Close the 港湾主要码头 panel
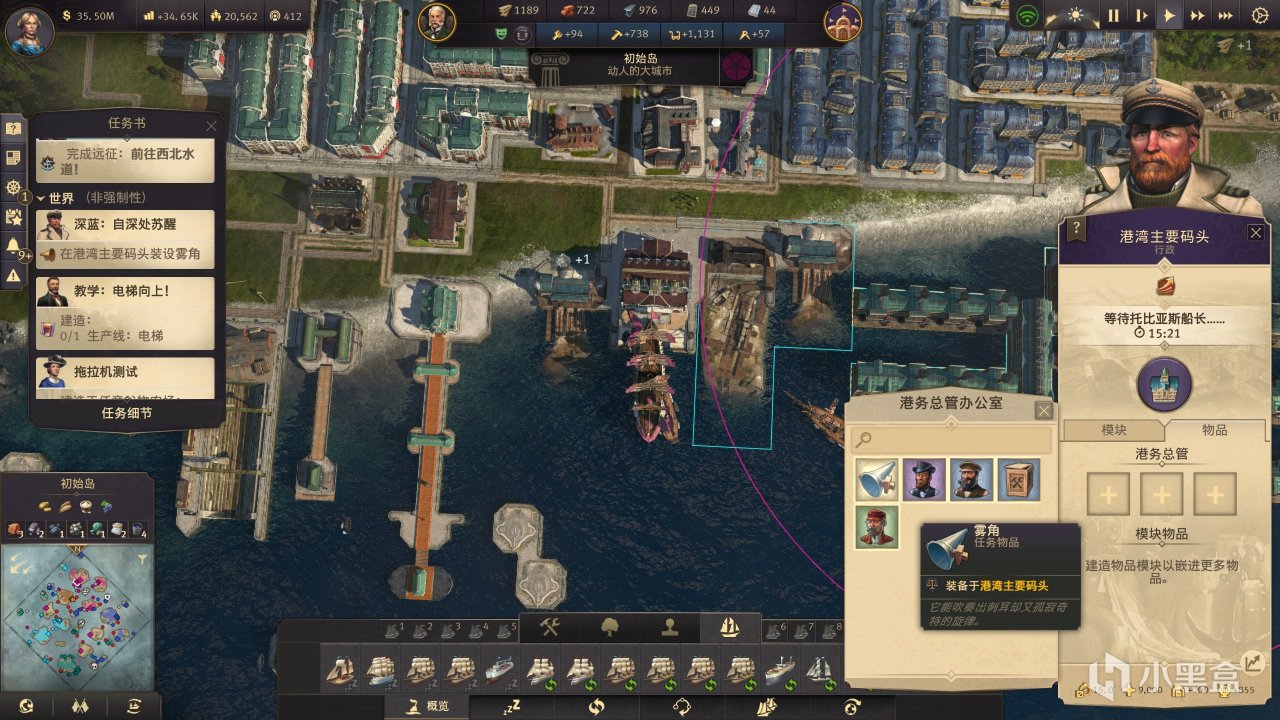Image resolution: width=1280 pixels, height=720 pixels. [x=1255, y=233]
